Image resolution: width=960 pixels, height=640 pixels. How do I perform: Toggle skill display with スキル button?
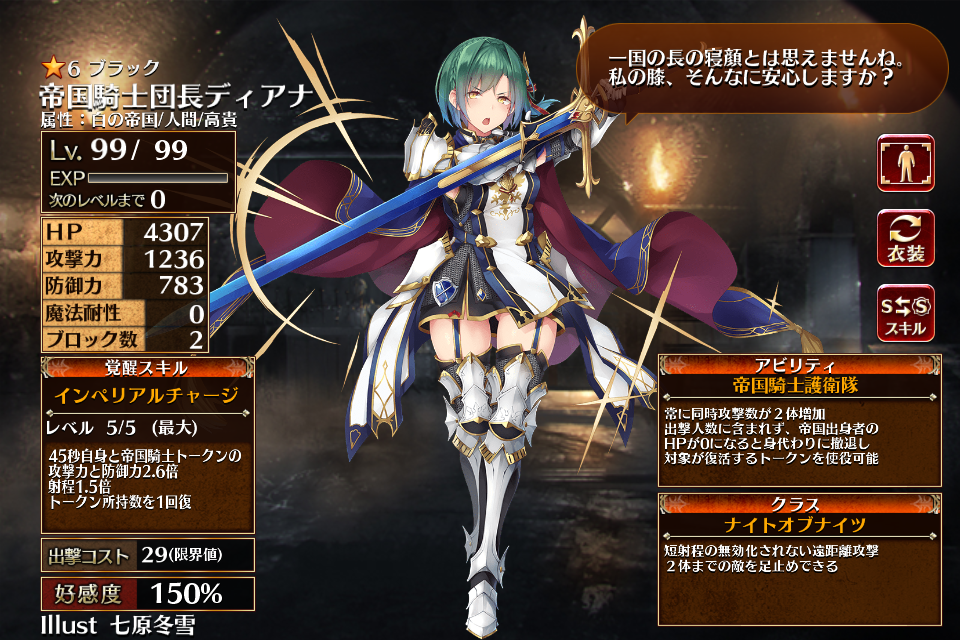(905, 313)
